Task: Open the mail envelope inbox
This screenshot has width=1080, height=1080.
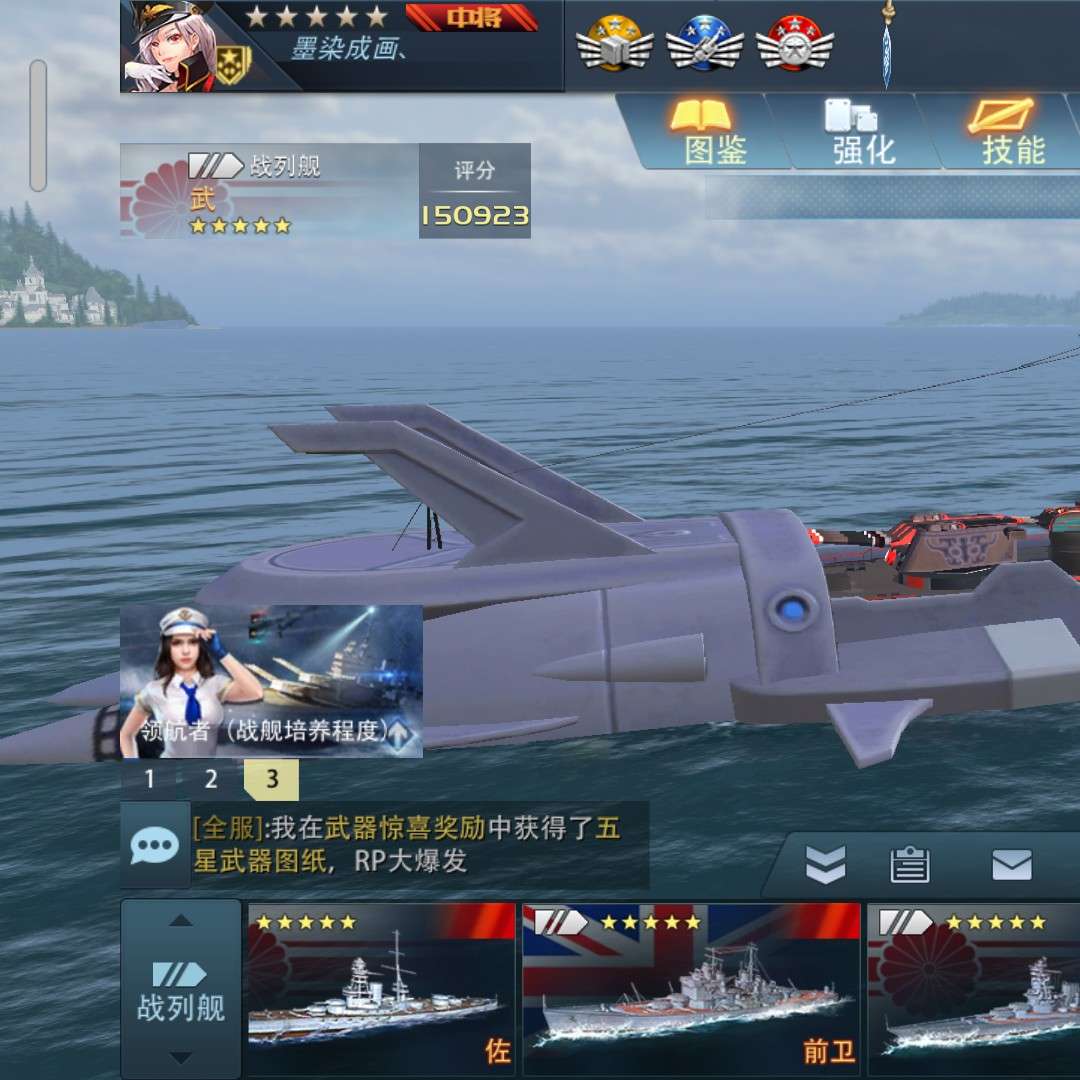Action: pos(1012,865)
